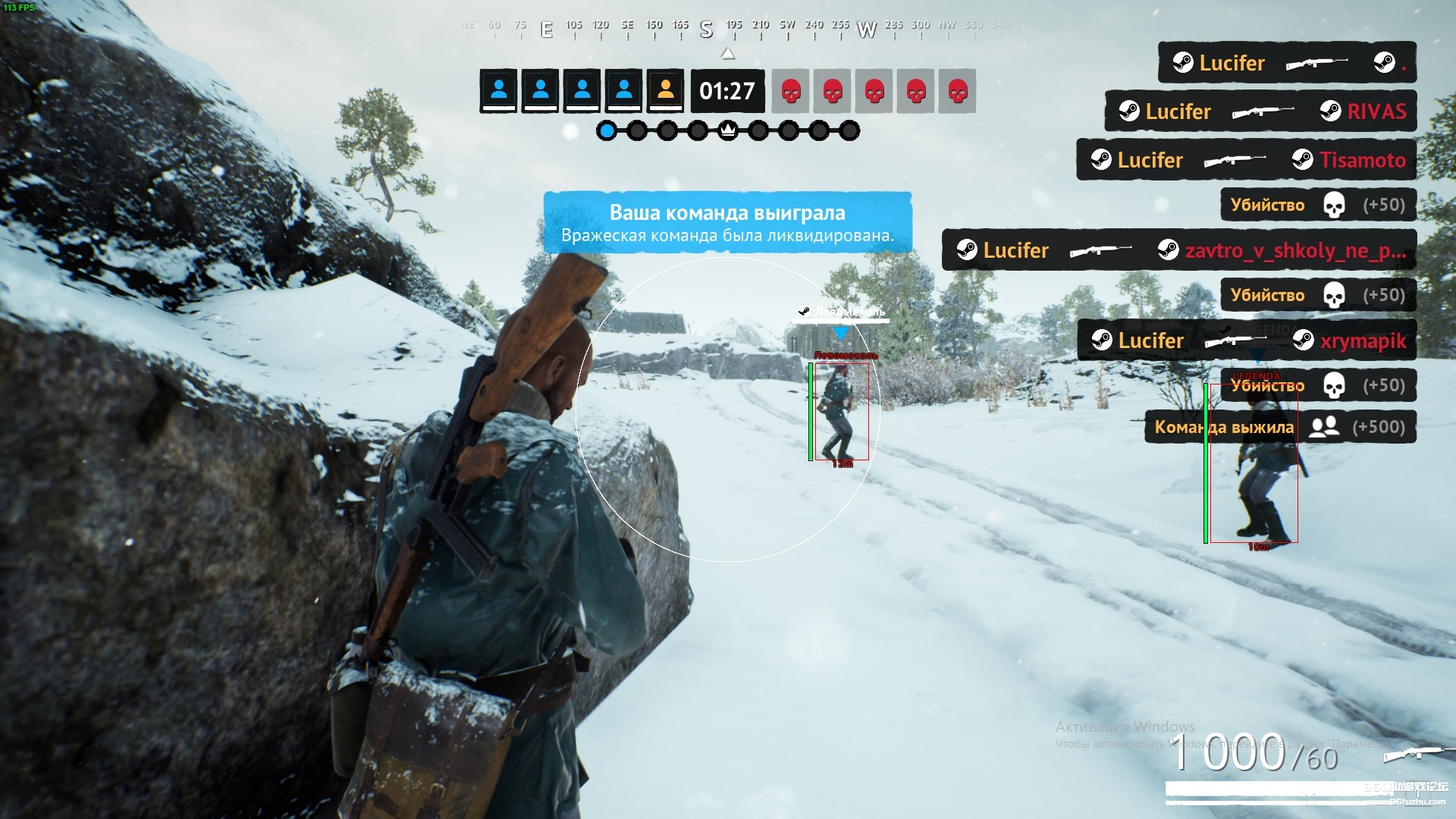This screenshot has height=819, width=1456.
Task: Click the "Ваша команда выиграла" banner
Action: click(727, 222)
